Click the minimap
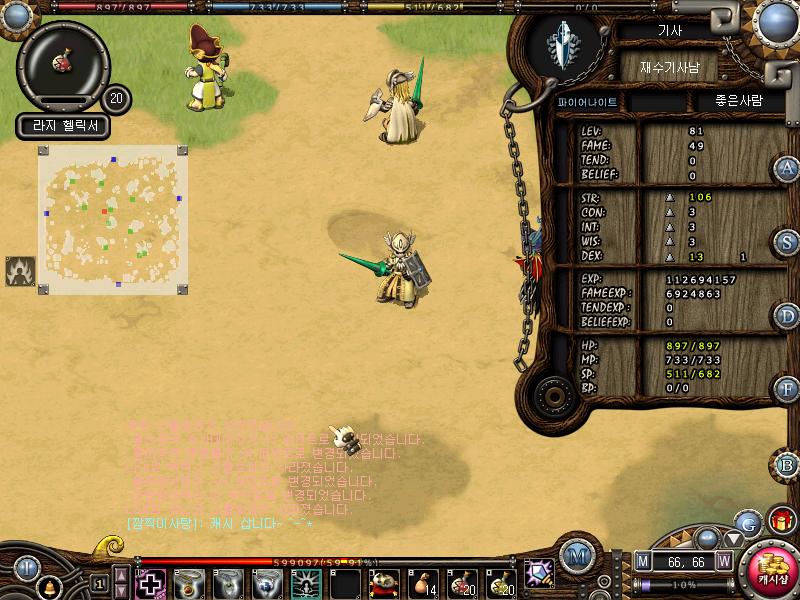Screen dimensions: 800x600 pos(112,220)
